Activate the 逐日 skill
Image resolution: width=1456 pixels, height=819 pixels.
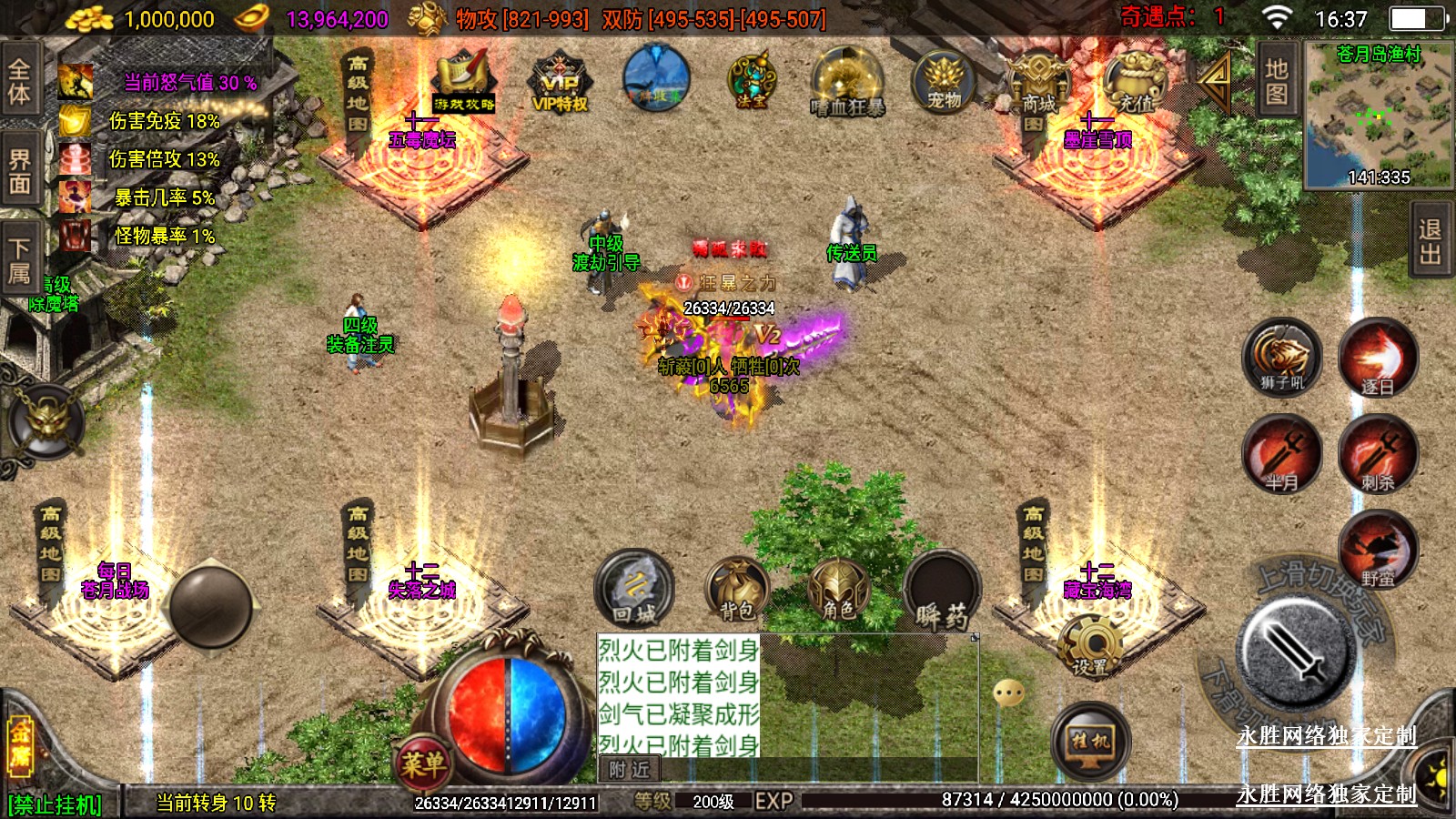point(1377,357)
